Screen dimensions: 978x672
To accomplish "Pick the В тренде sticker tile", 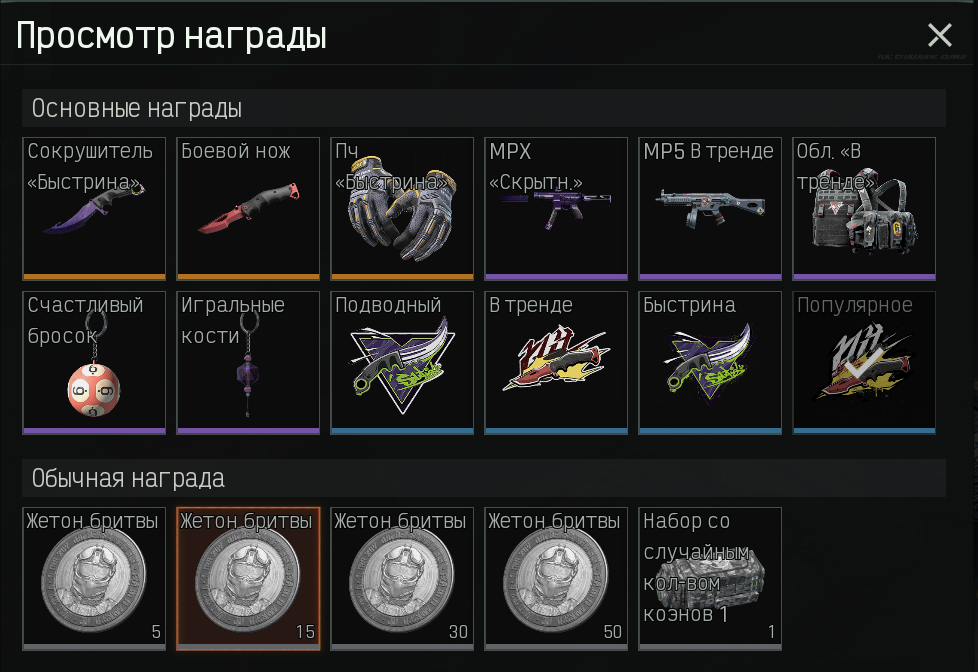I will 556,362.
